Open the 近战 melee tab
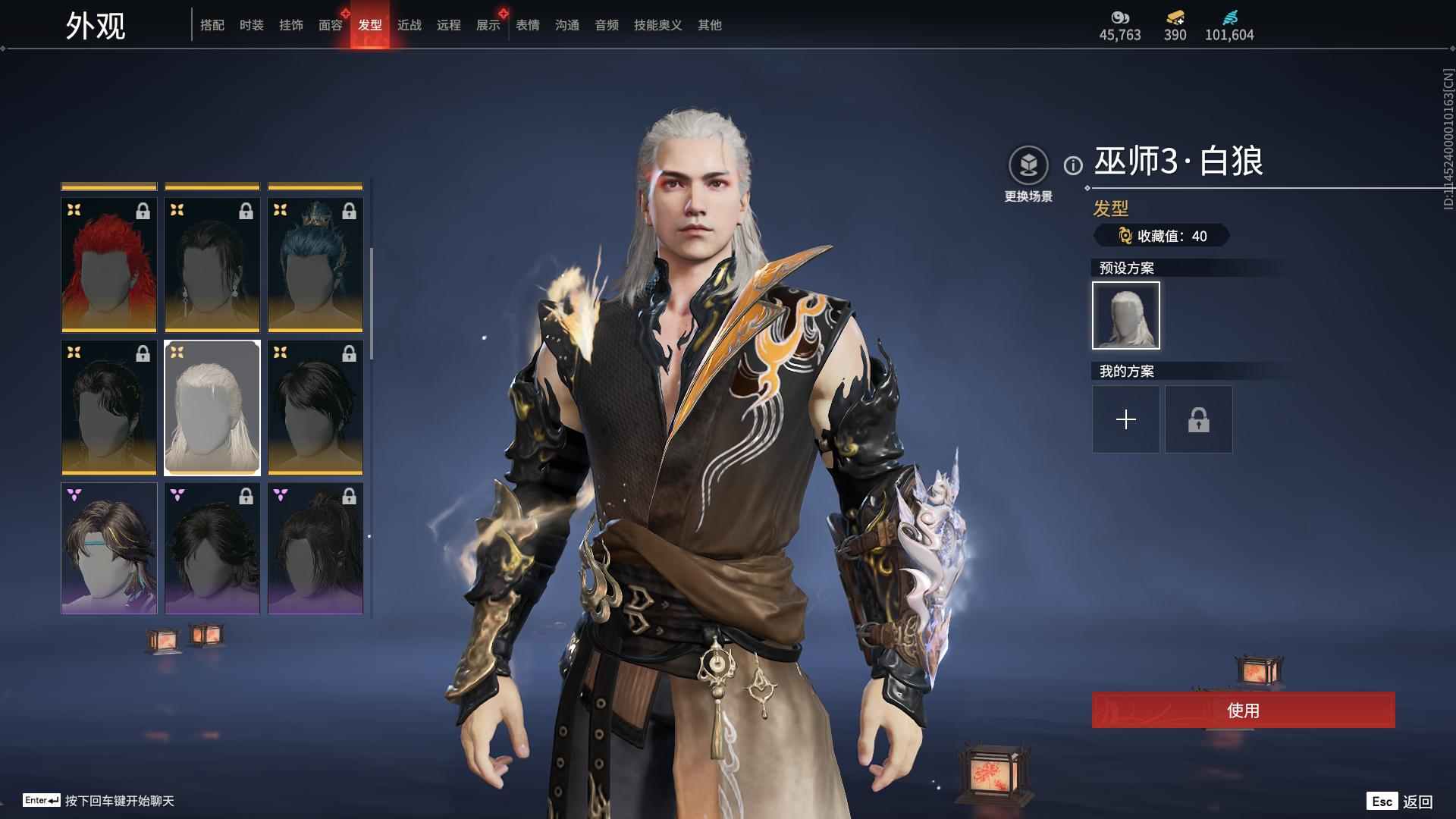 [x=409, y=25]
